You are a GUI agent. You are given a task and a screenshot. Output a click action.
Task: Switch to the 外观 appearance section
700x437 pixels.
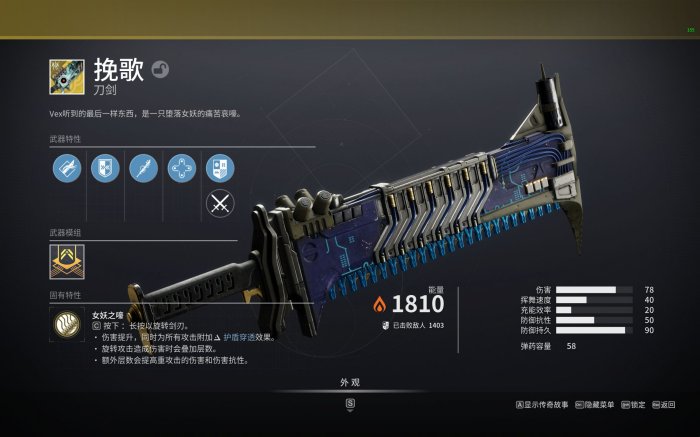[x=349, y=382]
